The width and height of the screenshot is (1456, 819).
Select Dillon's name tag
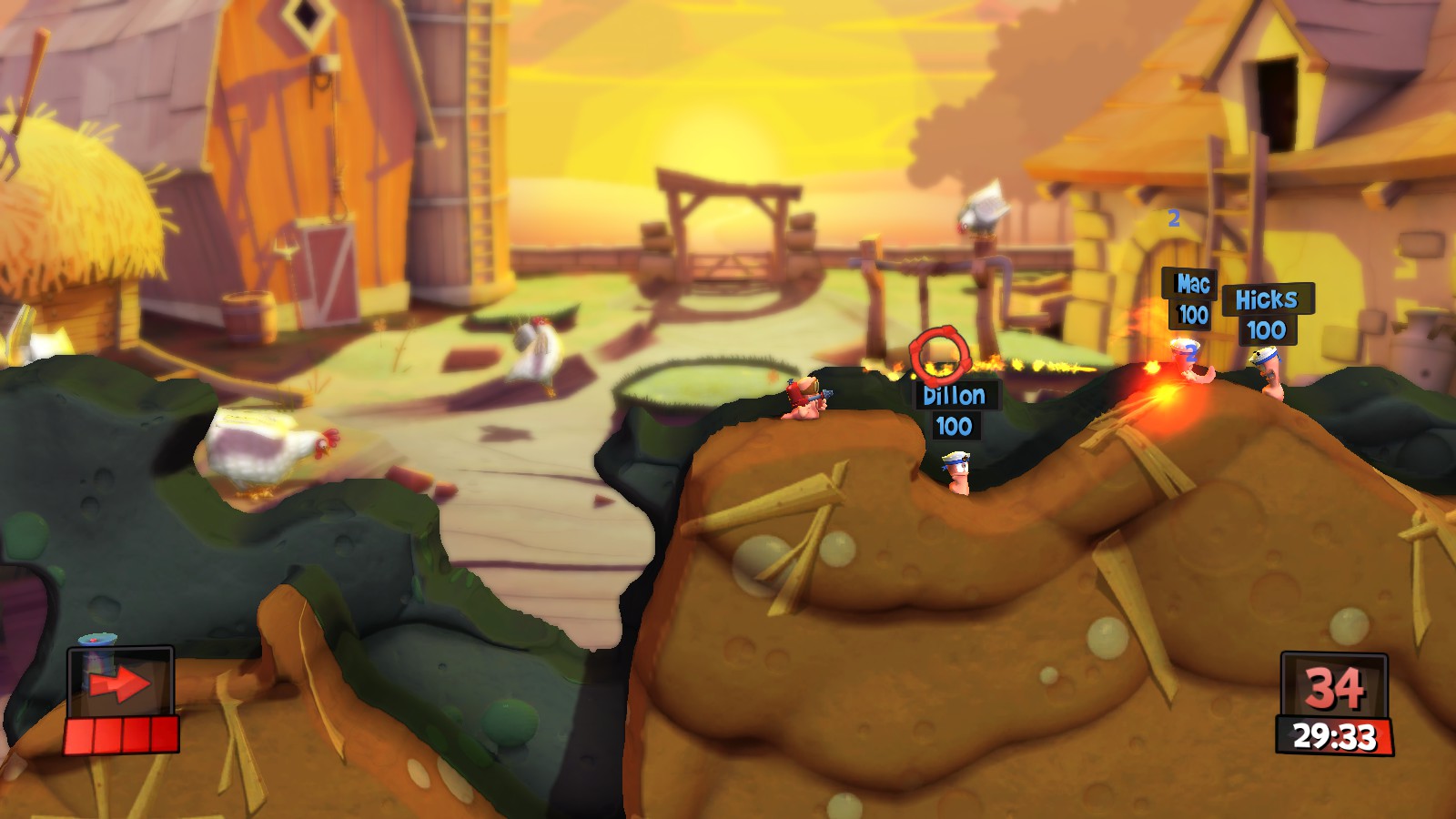(x=954, y=396)
